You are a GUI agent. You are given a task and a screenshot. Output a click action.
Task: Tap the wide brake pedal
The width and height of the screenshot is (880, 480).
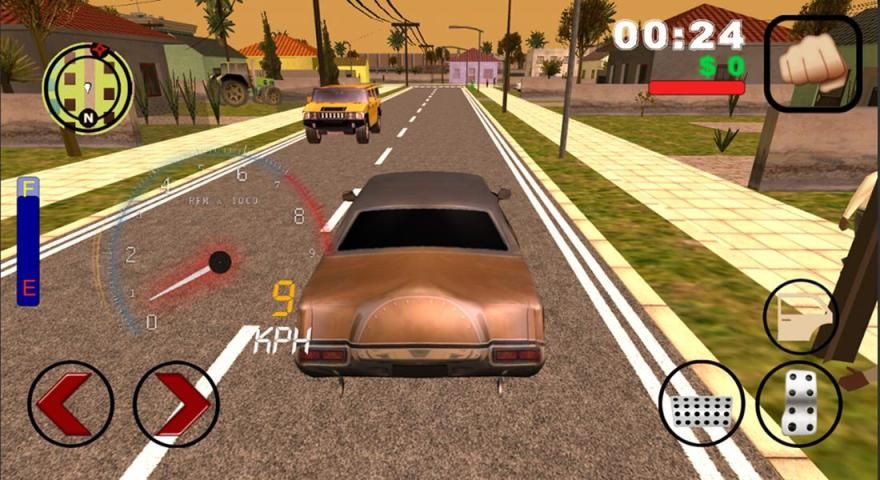tap(701, 403)
